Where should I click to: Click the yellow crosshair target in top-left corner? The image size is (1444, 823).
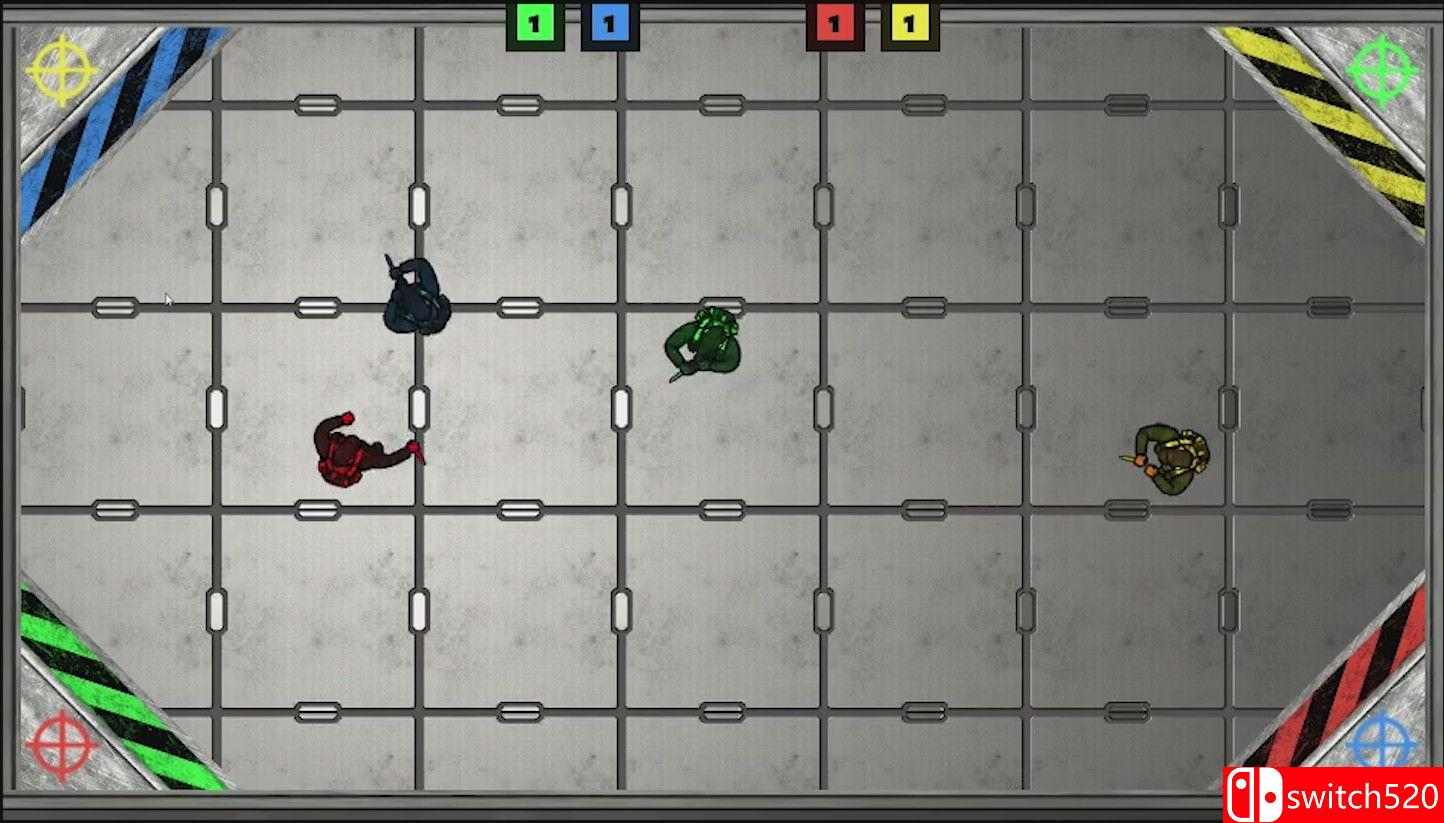pos(57,70)
